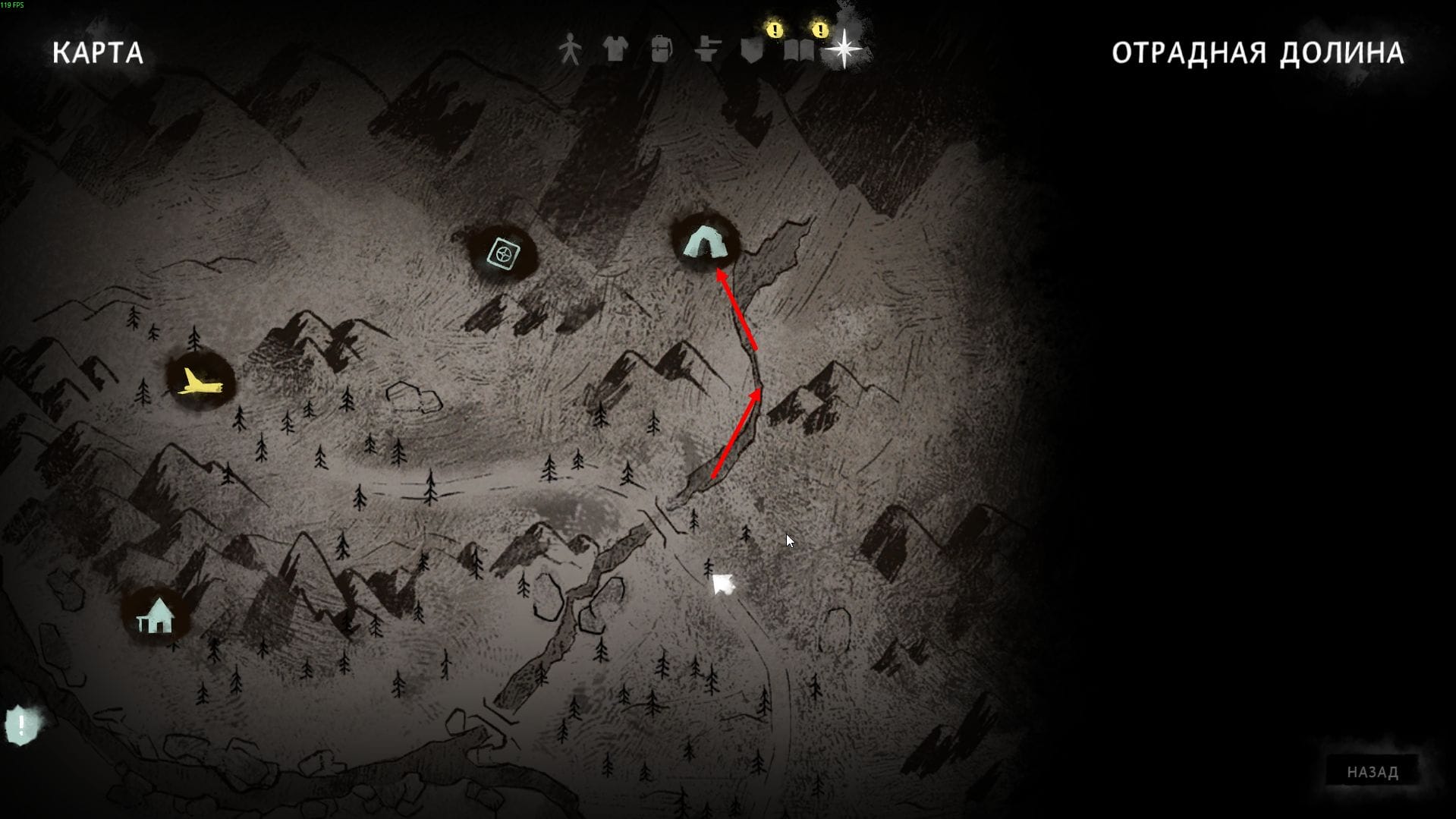
Task: Open the backpack inventory tab
Action: pos(662,50)
